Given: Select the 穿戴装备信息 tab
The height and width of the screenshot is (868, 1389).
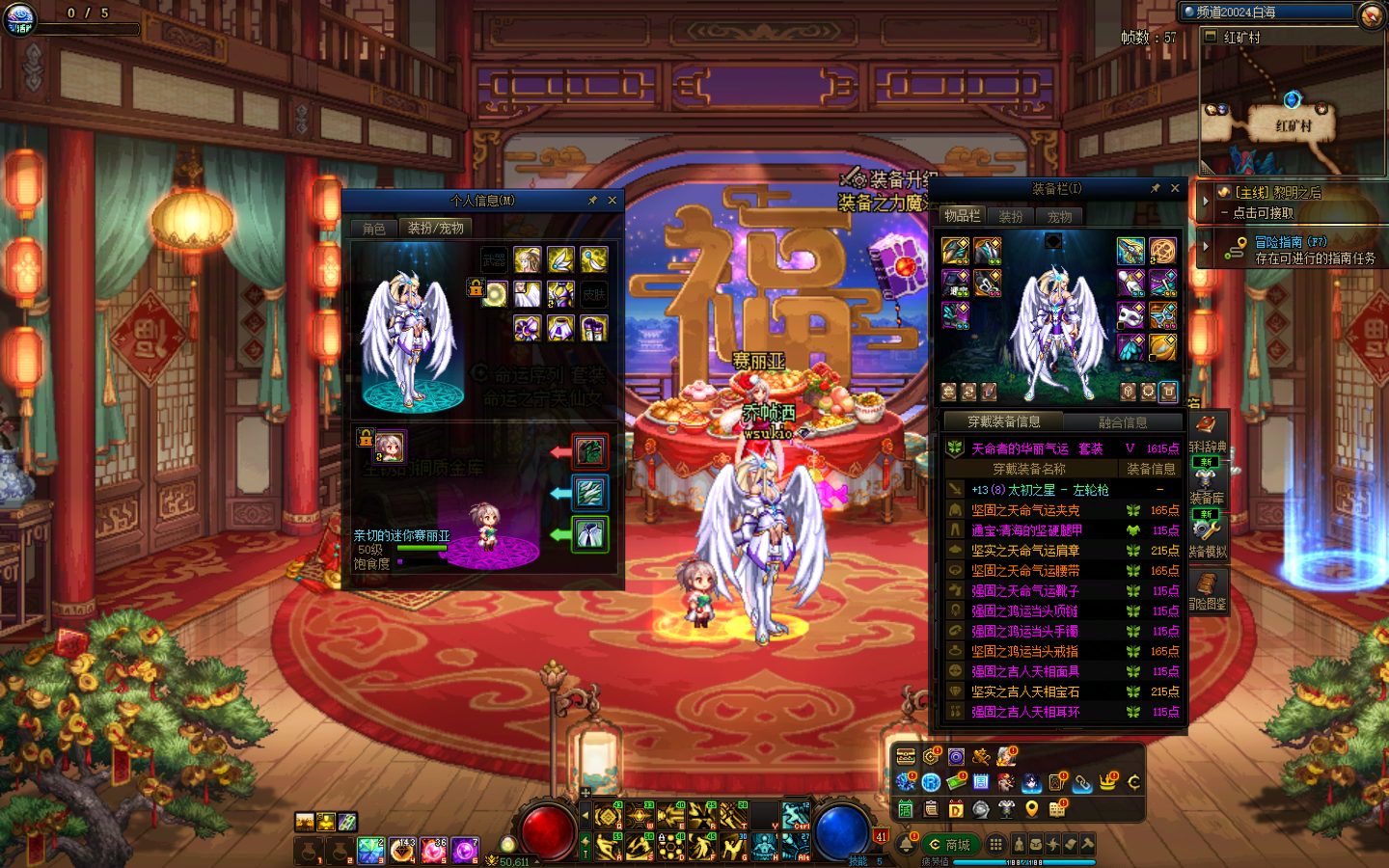Looking at the screenshot, I should point(1003,421).
